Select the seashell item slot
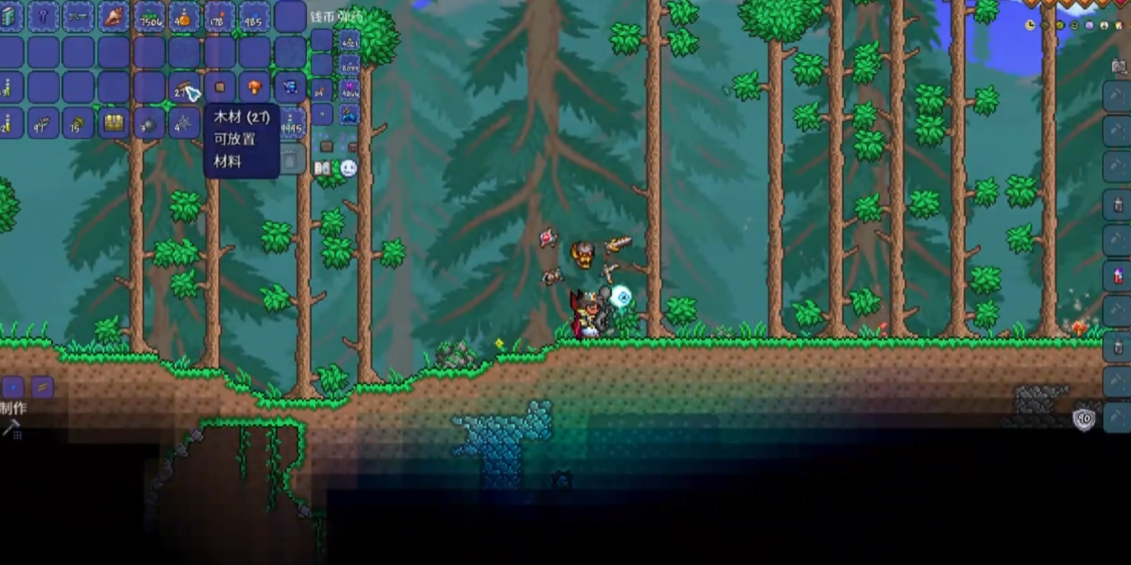This screenshot has width=1131, height=565. tap(114, 16)
